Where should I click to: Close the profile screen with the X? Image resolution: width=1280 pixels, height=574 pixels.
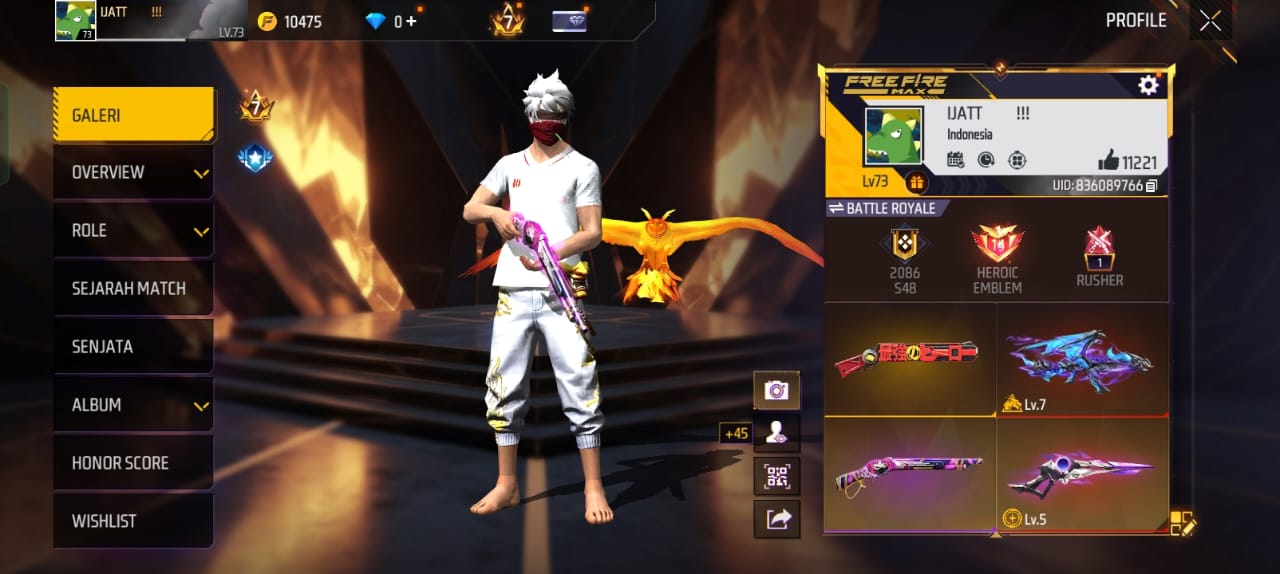point(1210,21)
